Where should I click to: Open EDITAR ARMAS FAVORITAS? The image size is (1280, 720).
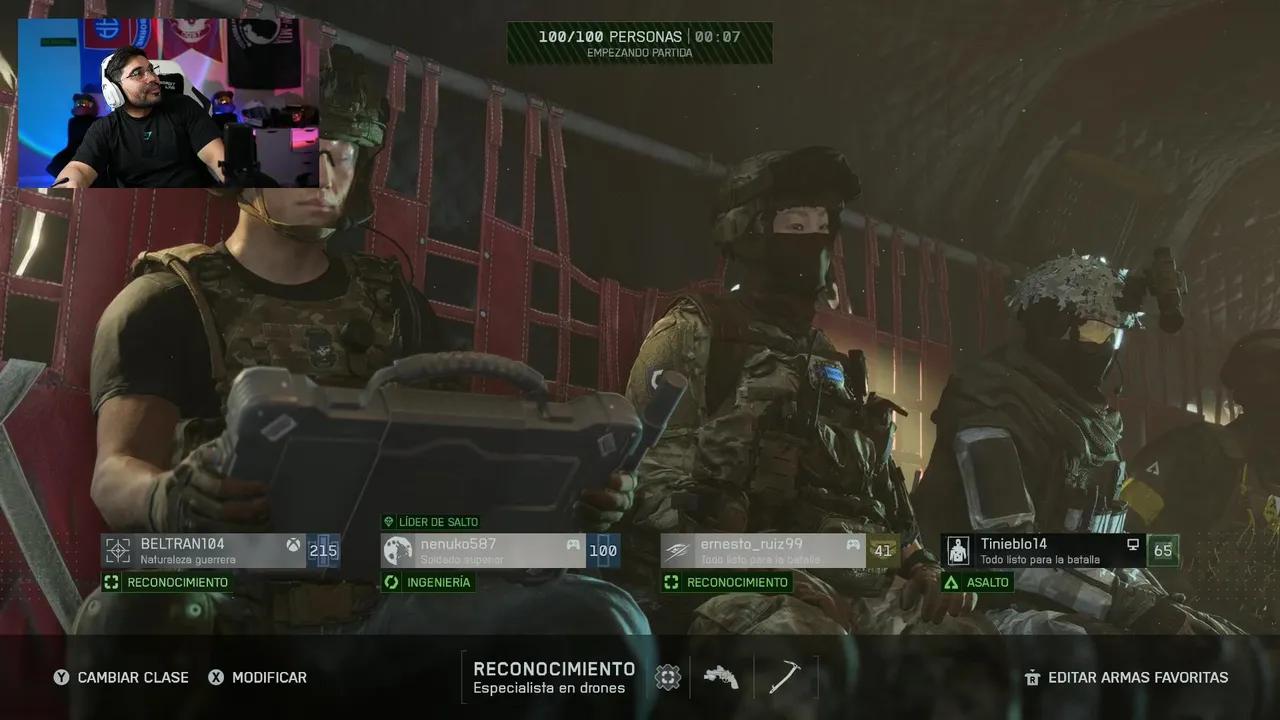pyautogui.click(x=1127, y=677)
